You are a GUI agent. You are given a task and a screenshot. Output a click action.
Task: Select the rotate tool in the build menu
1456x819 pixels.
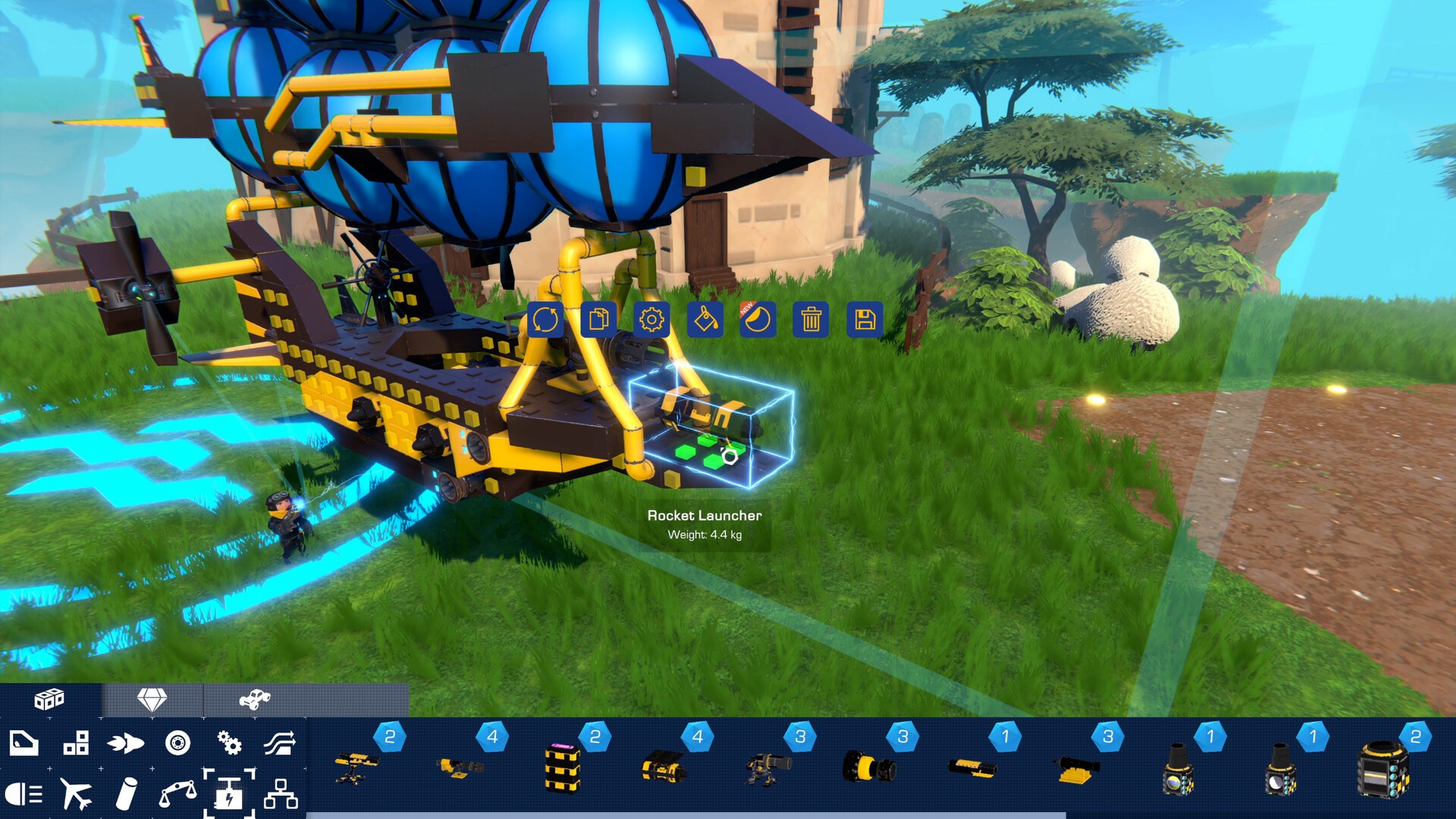pyautogui.click(x=544, y=321)
